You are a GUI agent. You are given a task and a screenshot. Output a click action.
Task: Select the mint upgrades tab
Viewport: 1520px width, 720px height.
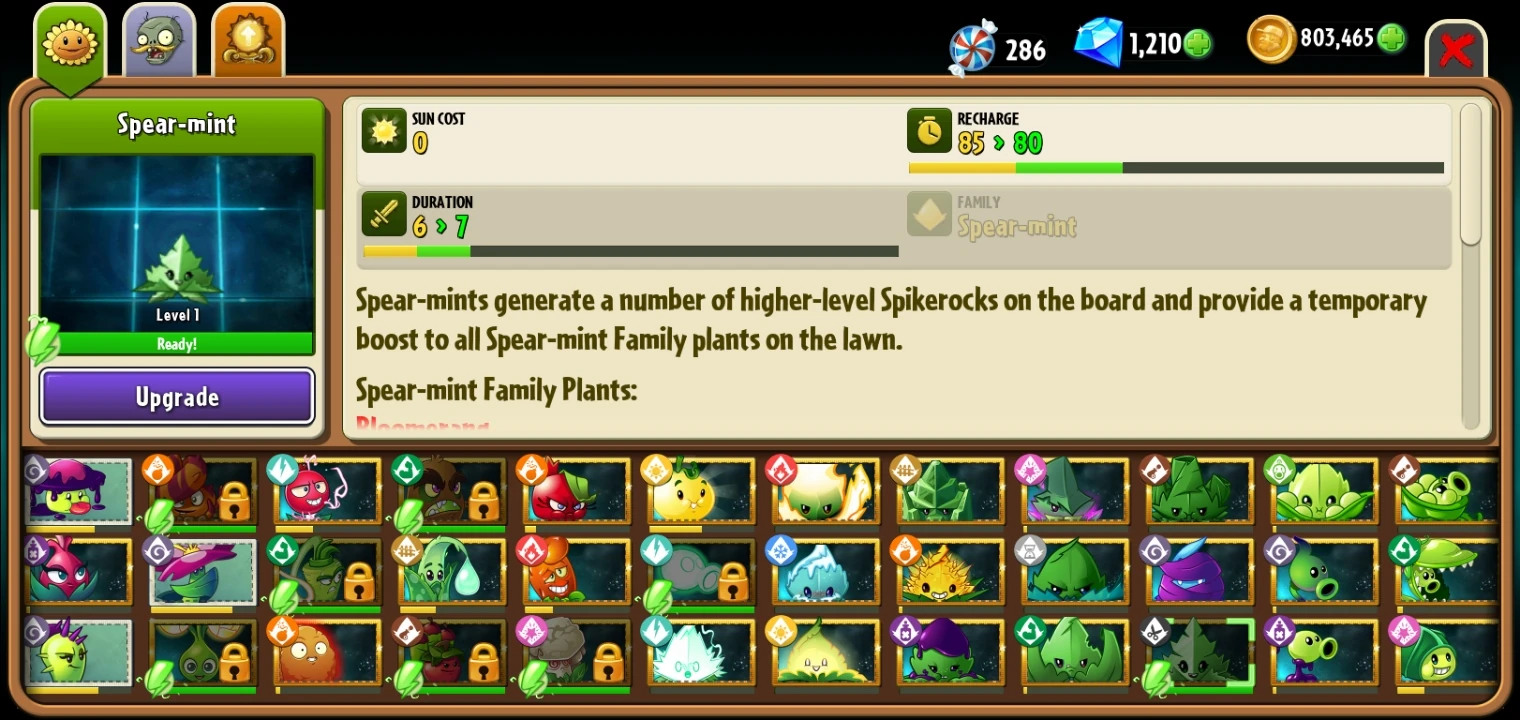point(248,40)
